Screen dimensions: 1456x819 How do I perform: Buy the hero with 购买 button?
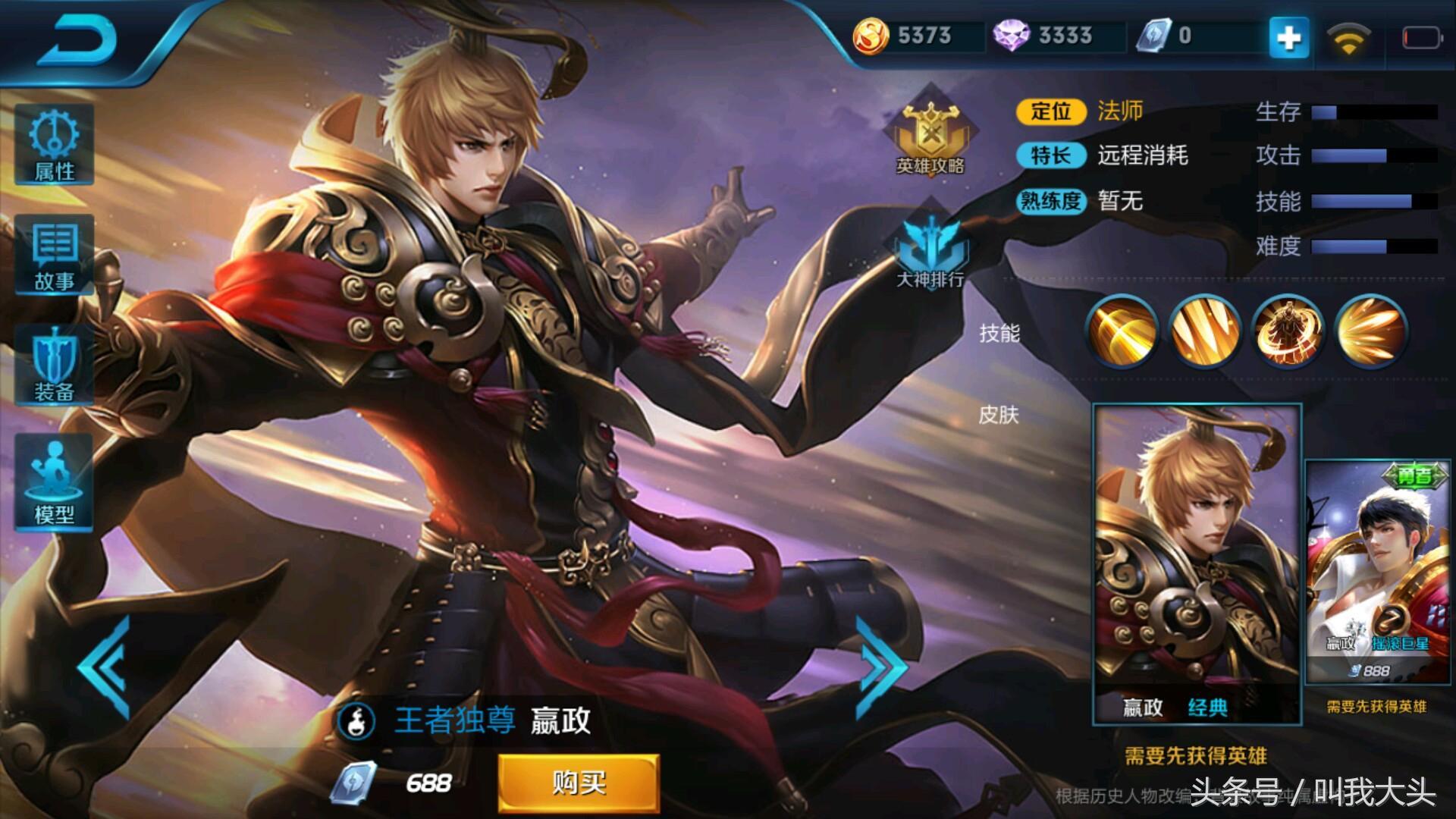pos(578,783)
